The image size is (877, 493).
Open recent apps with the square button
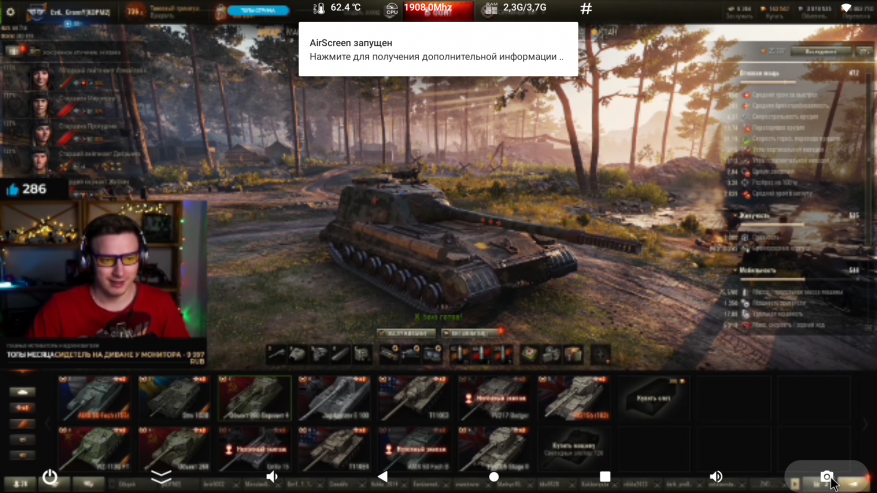[x=604, y=477]
